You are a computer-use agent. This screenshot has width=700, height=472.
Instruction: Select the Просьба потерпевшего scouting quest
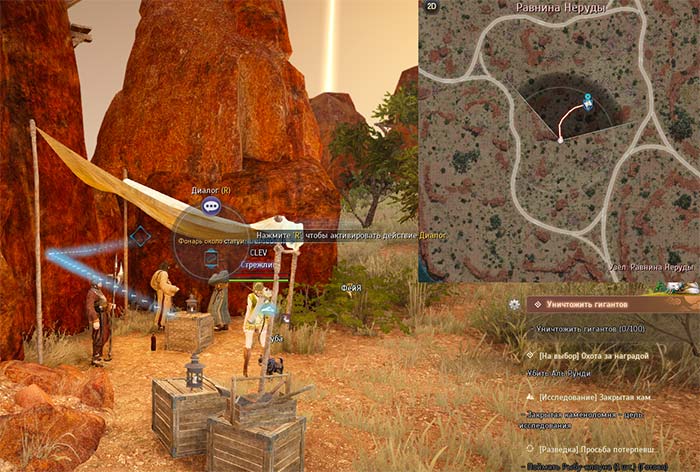click(600, 450)
